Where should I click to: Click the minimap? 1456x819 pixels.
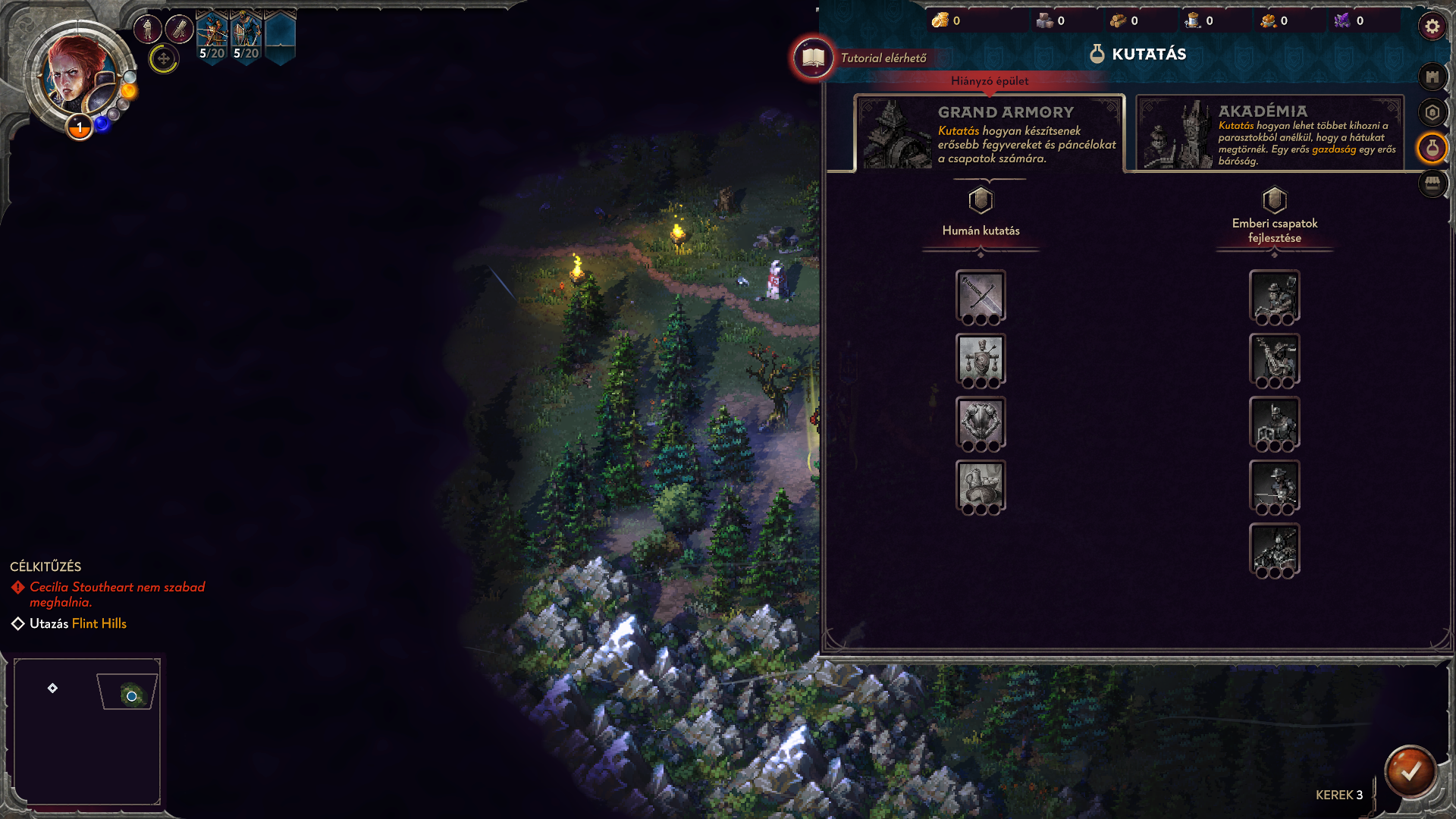point(87,731)
